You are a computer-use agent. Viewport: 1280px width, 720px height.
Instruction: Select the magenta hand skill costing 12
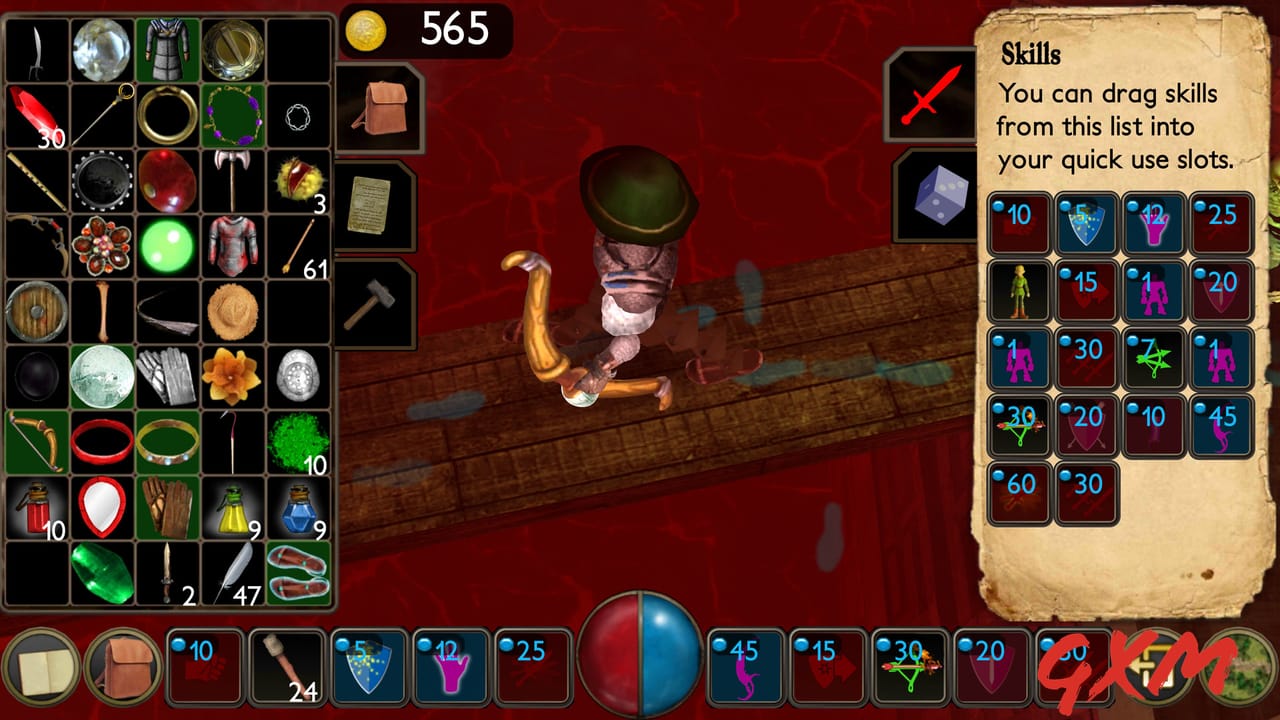click(1154, 224)
